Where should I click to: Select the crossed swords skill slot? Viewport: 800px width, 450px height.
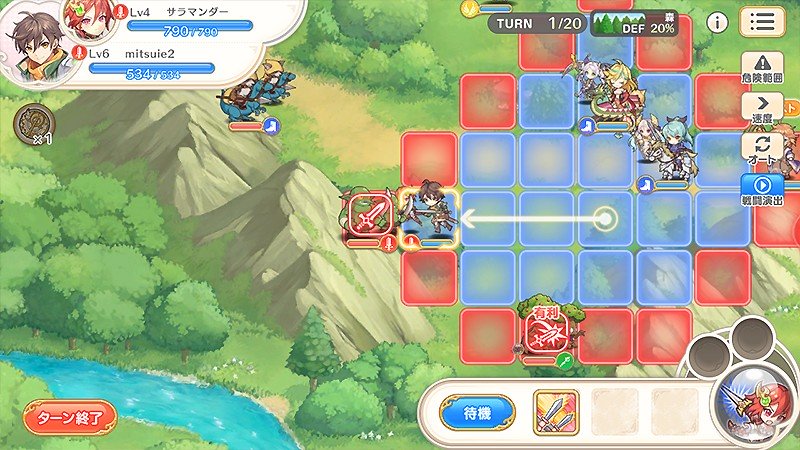tap(555, 411)
